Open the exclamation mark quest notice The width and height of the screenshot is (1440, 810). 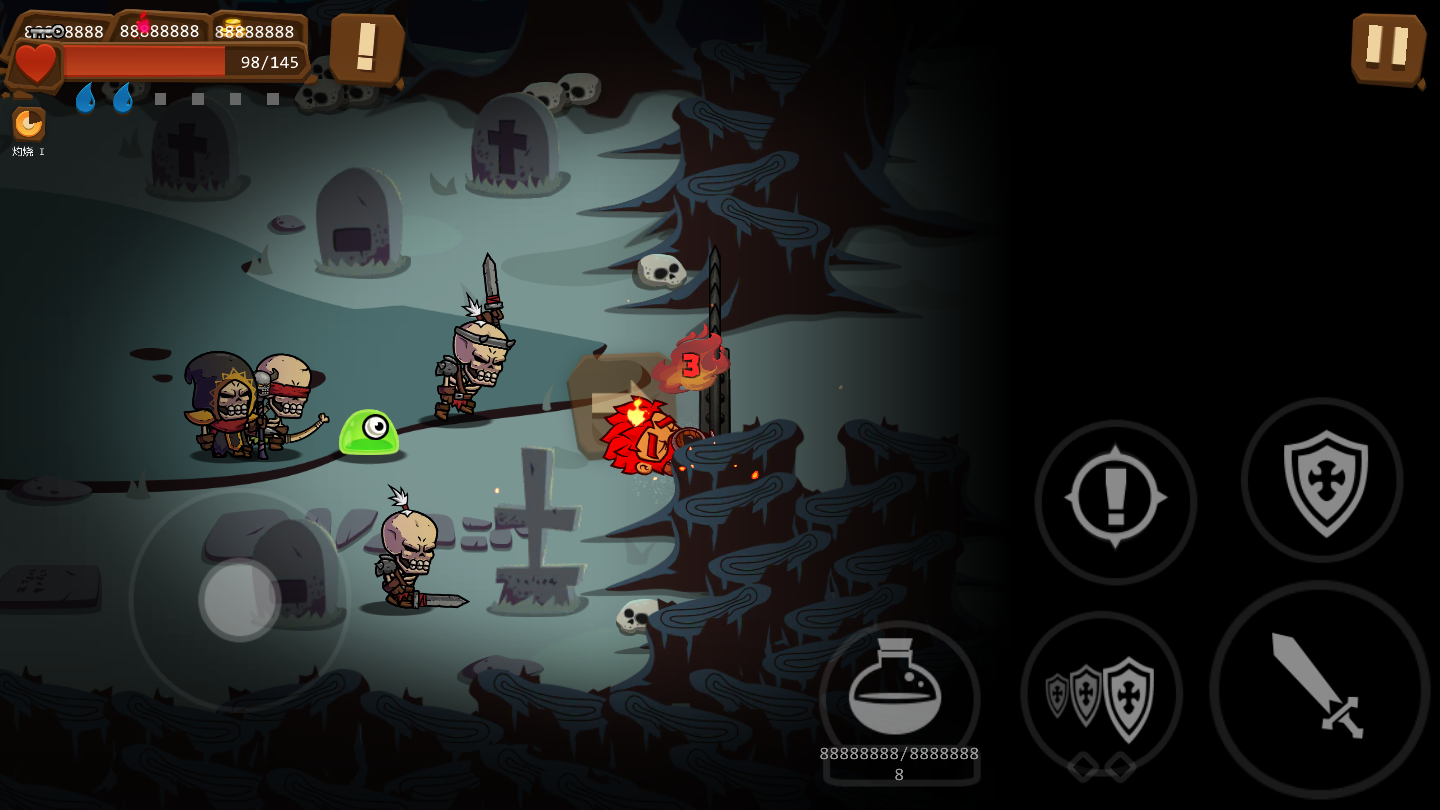click(x=366, y=47)
